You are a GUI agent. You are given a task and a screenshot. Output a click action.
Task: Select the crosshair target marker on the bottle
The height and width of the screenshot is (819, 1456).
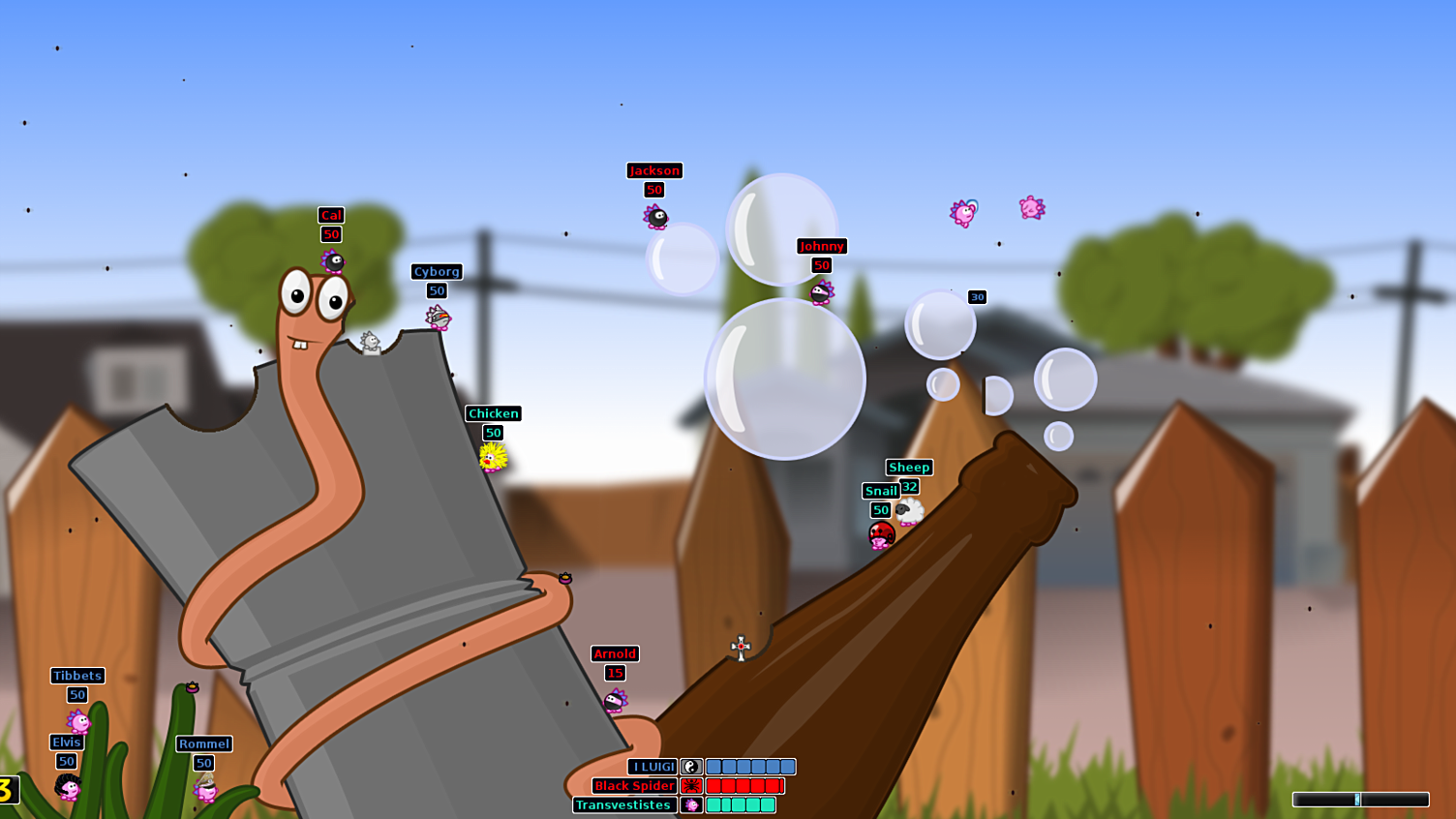740,649
